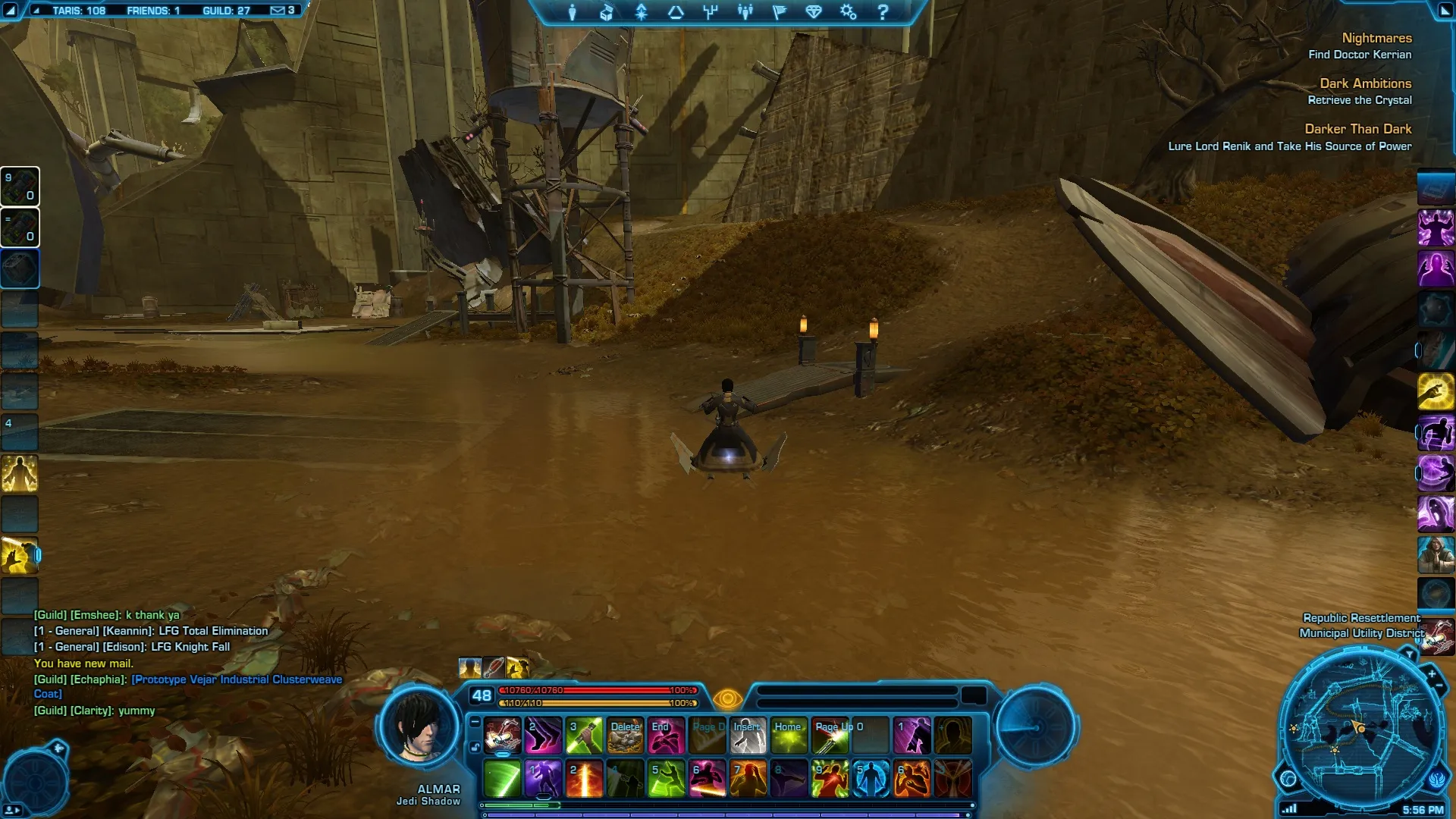
Task: Click the question mark help icon
Action: pos(883,12)
